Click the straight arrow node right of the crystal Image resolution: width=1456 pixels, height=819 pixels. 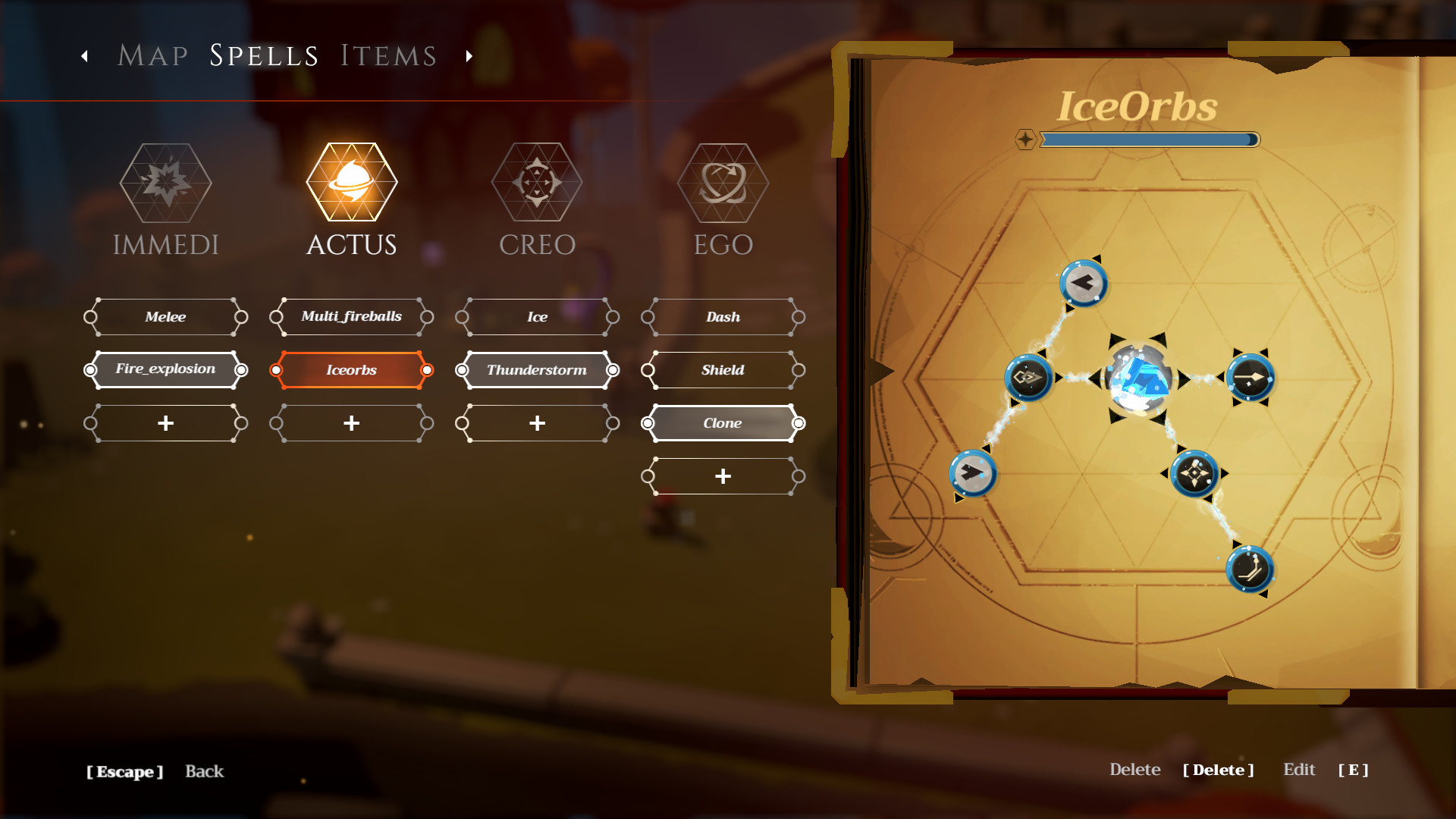pos(1249,378)
